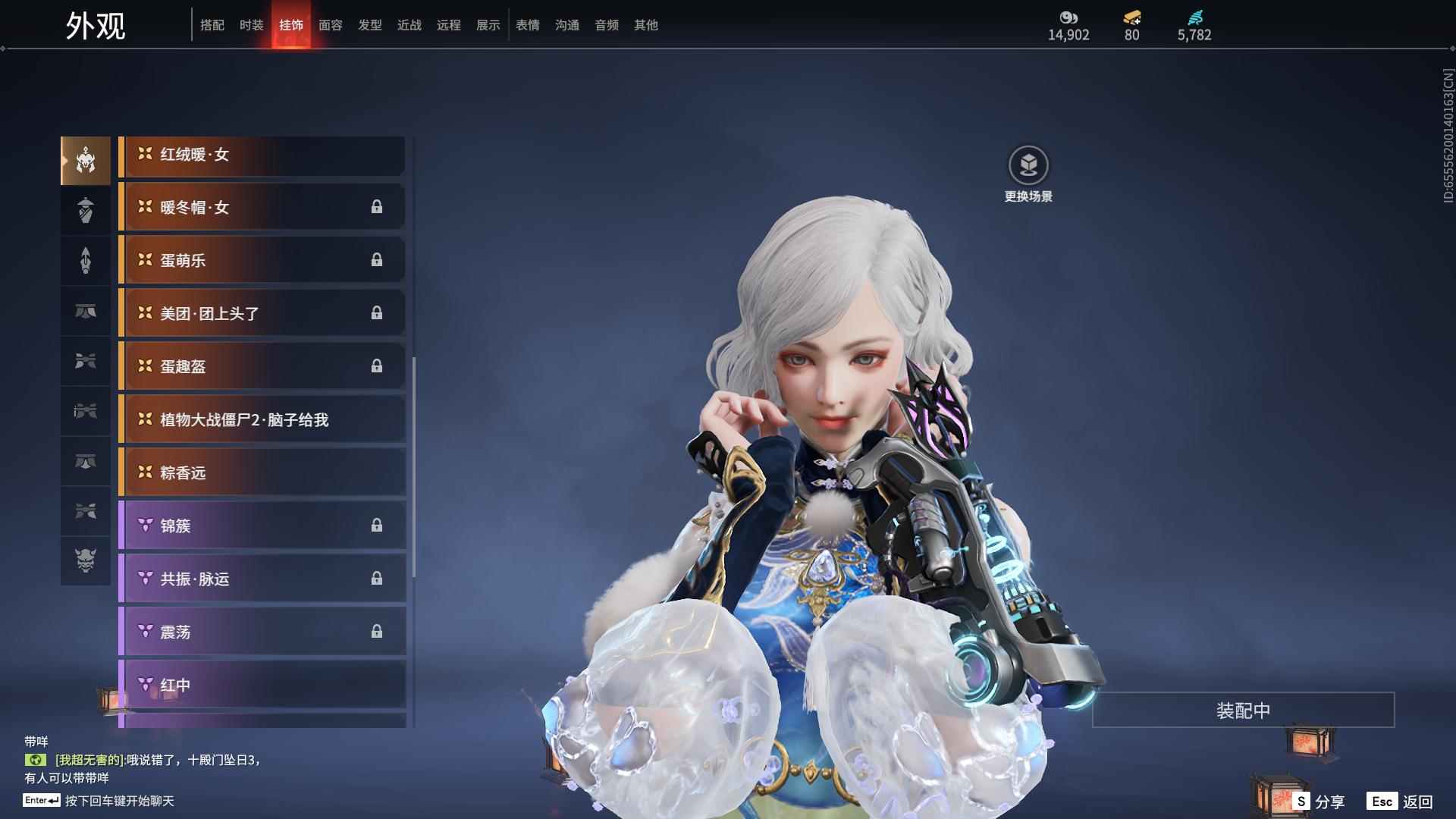Screen dimensions: 1456x819
Task: Choose the locked 暖冬帽·女 item
Action: click(x=262, y=208)
